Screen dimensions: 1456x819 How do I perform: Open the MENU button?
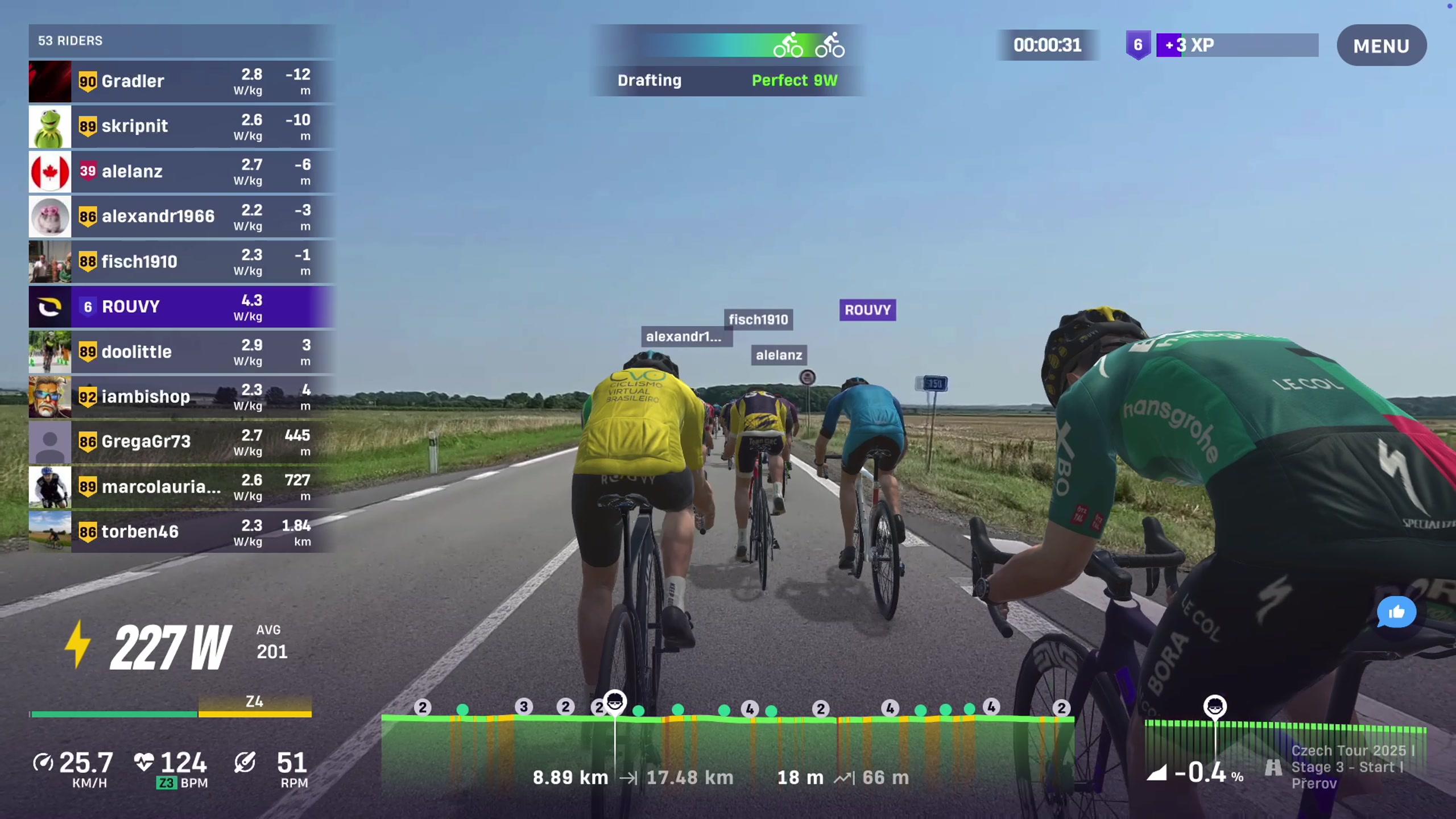point(1381,45)
